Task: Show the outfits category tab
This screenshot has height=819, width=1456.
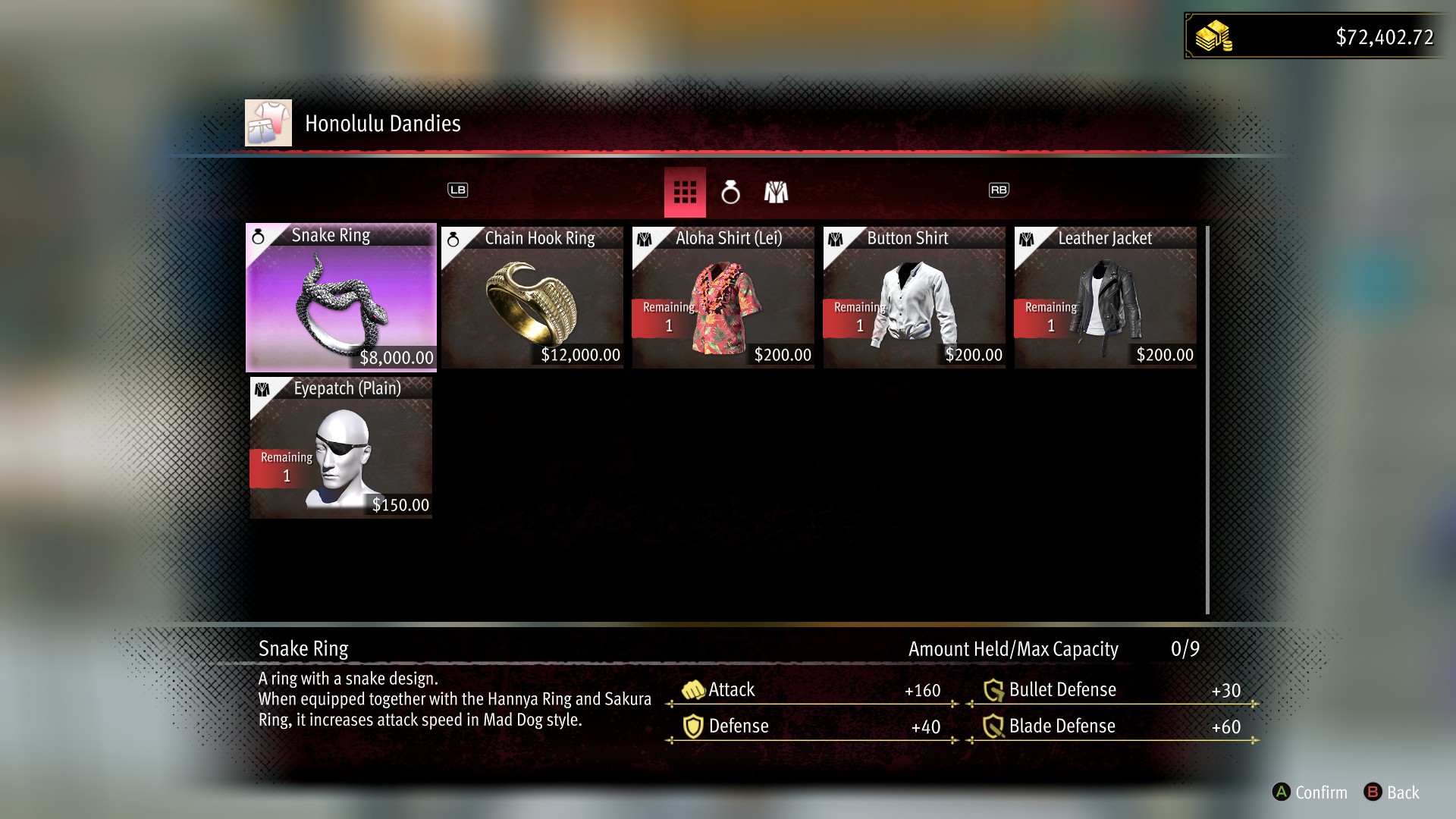Action: 776,193
